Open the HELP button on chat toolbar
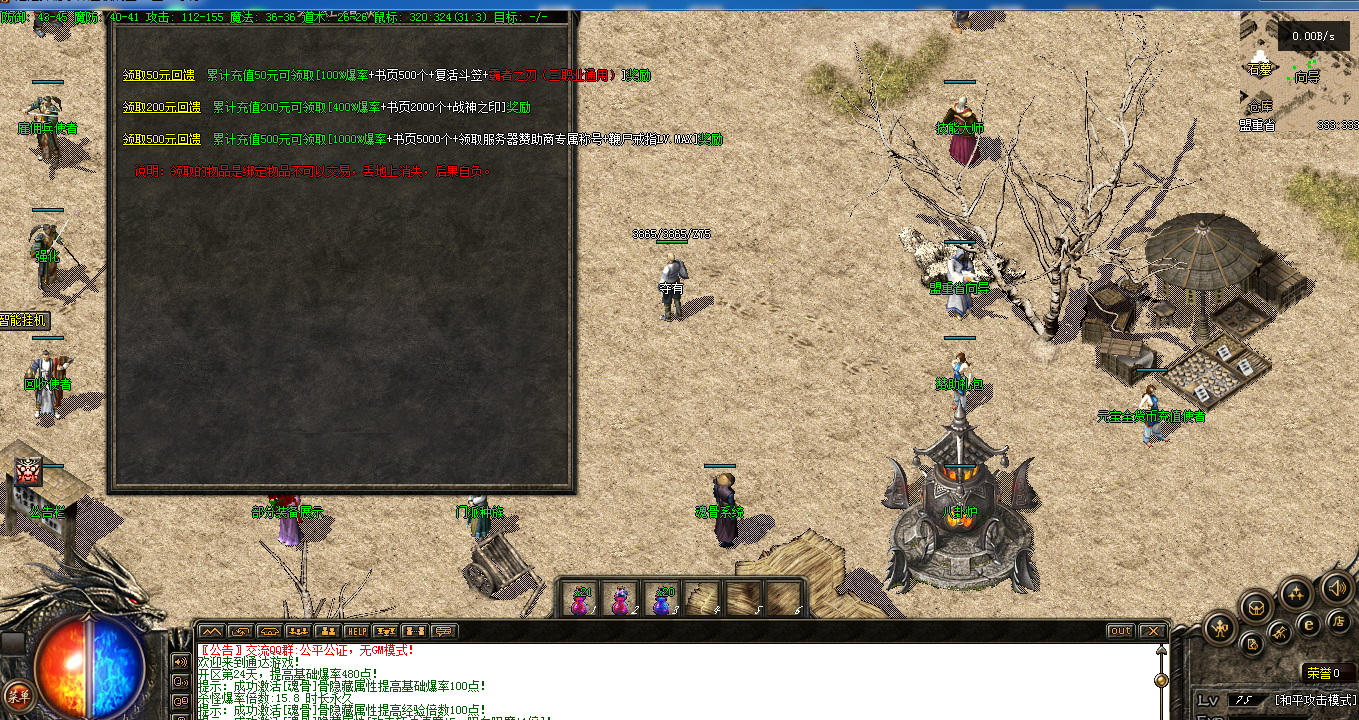Image resolution: width=1359 pixels, height=720 pixels. [x=356, y=631]
